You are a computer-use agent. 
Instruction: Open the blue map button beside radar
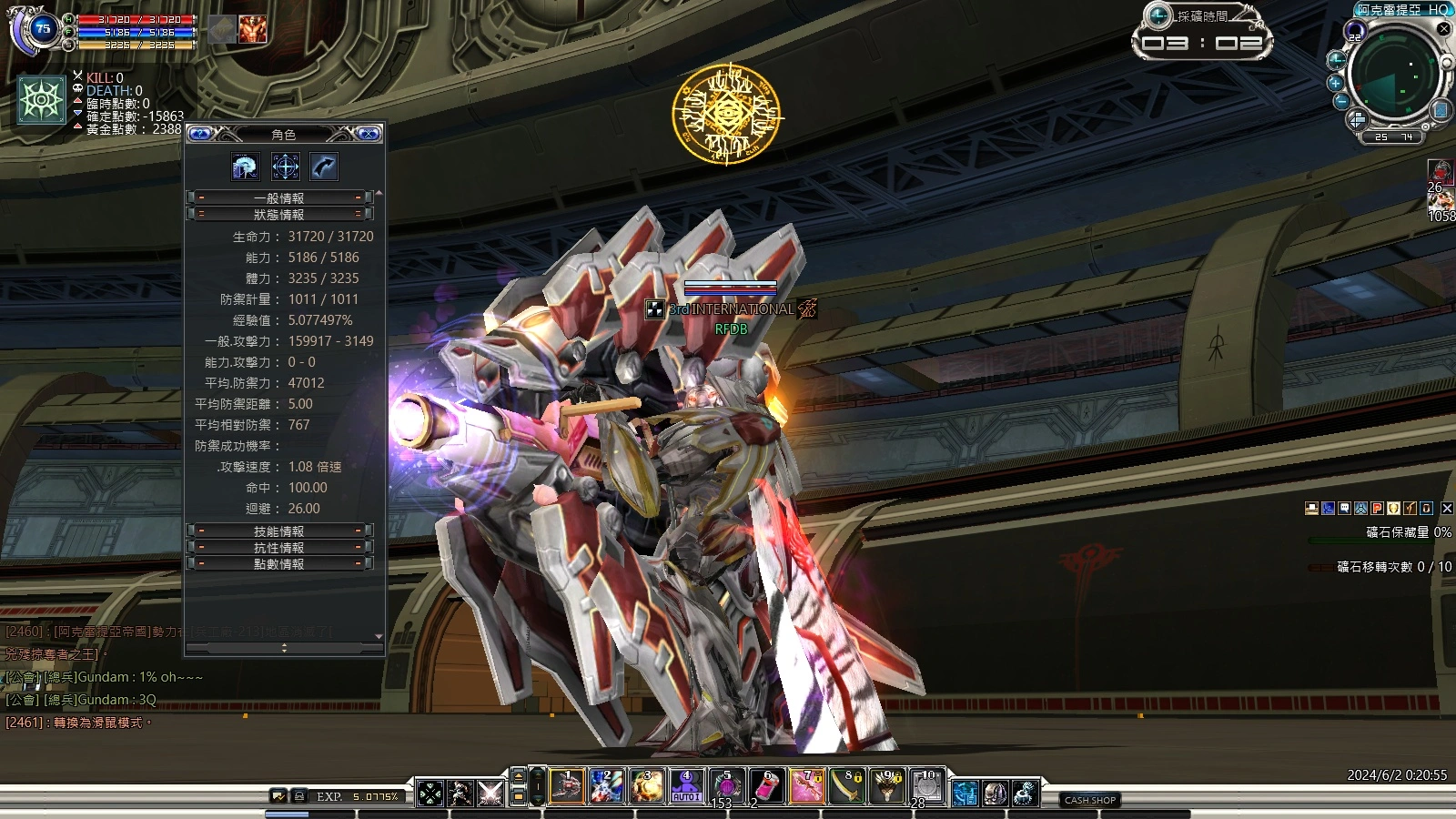pyautogui.click(x=1440, y=110)
